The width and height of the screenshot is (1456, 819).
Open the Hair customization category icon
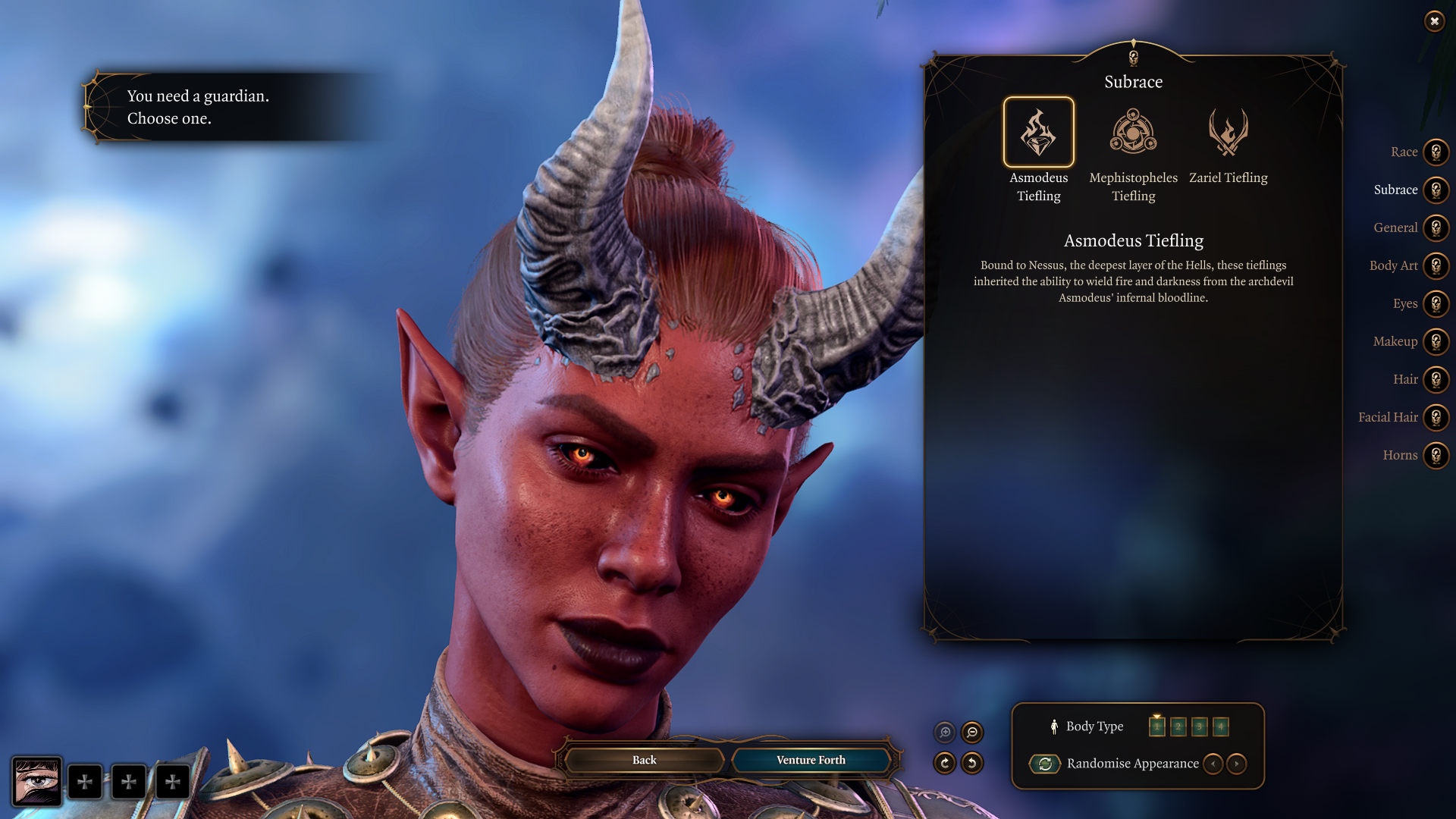(1436, 379)
